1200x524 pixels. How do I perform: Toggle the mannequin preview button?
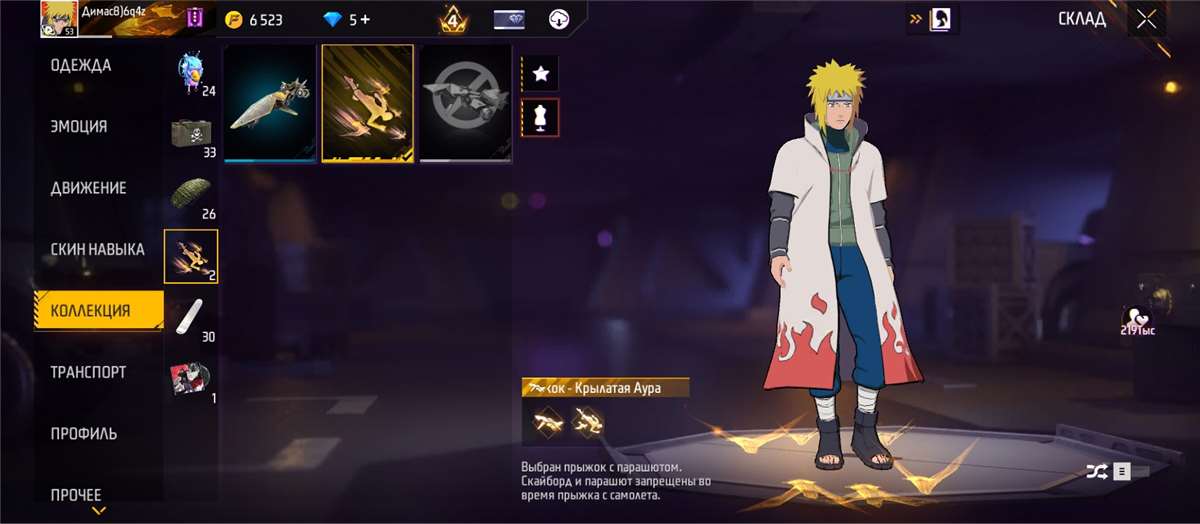point(541,117)
